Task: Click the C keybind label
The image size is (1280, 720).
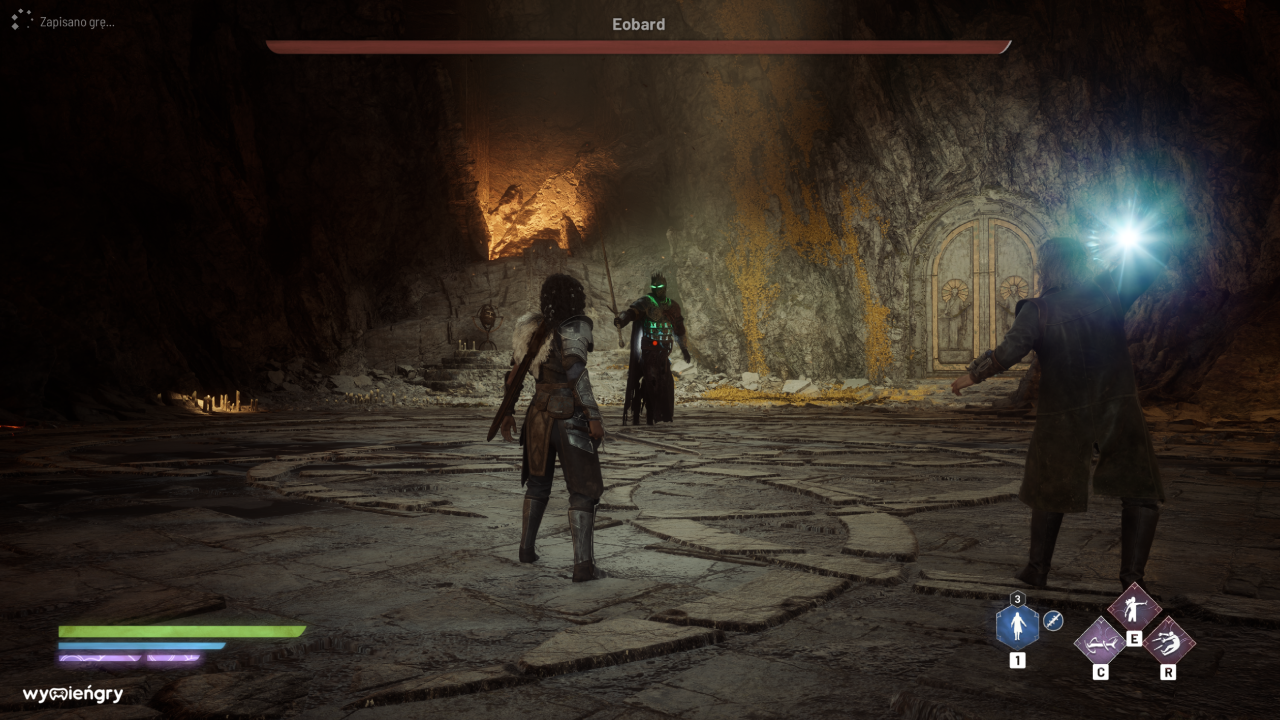Action: (x=1100, y=672)
